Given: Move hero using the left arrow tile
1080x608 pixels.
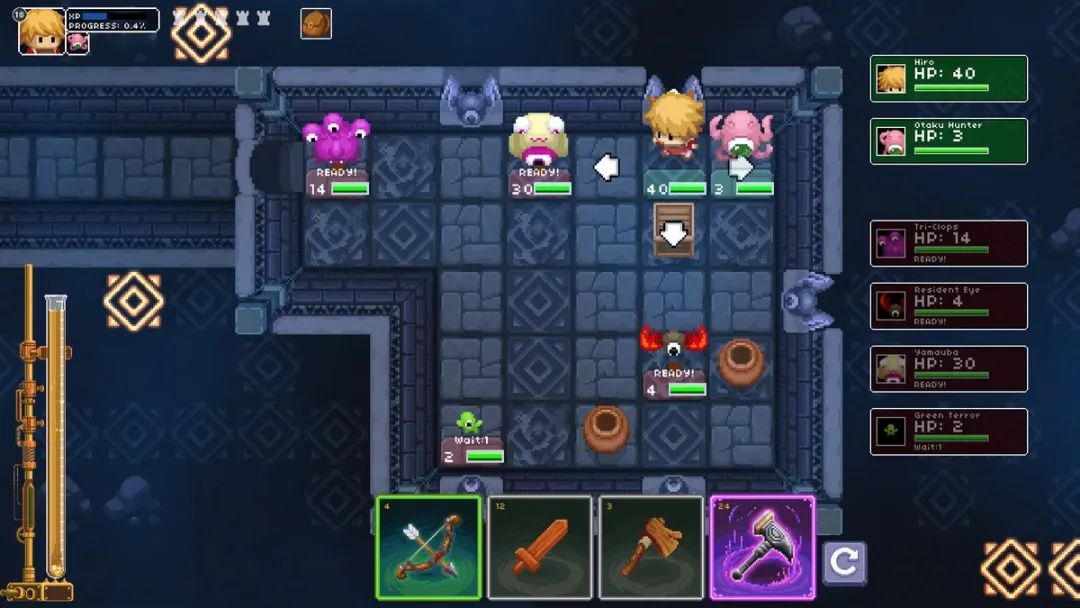Looking at the screenshot, I should [606, 167].
